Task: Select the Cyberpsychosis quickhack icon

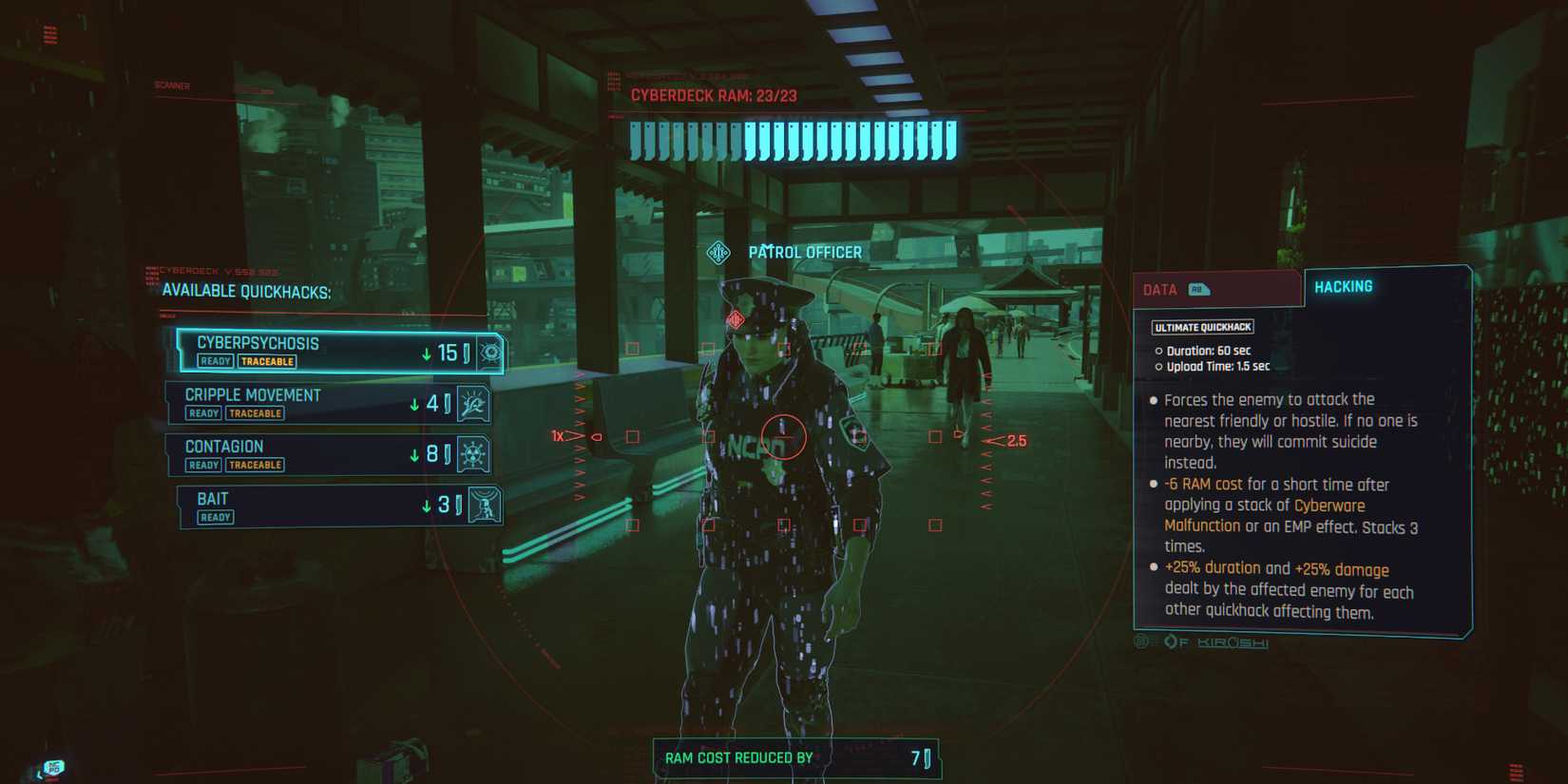Action: (x=489, y=352)
